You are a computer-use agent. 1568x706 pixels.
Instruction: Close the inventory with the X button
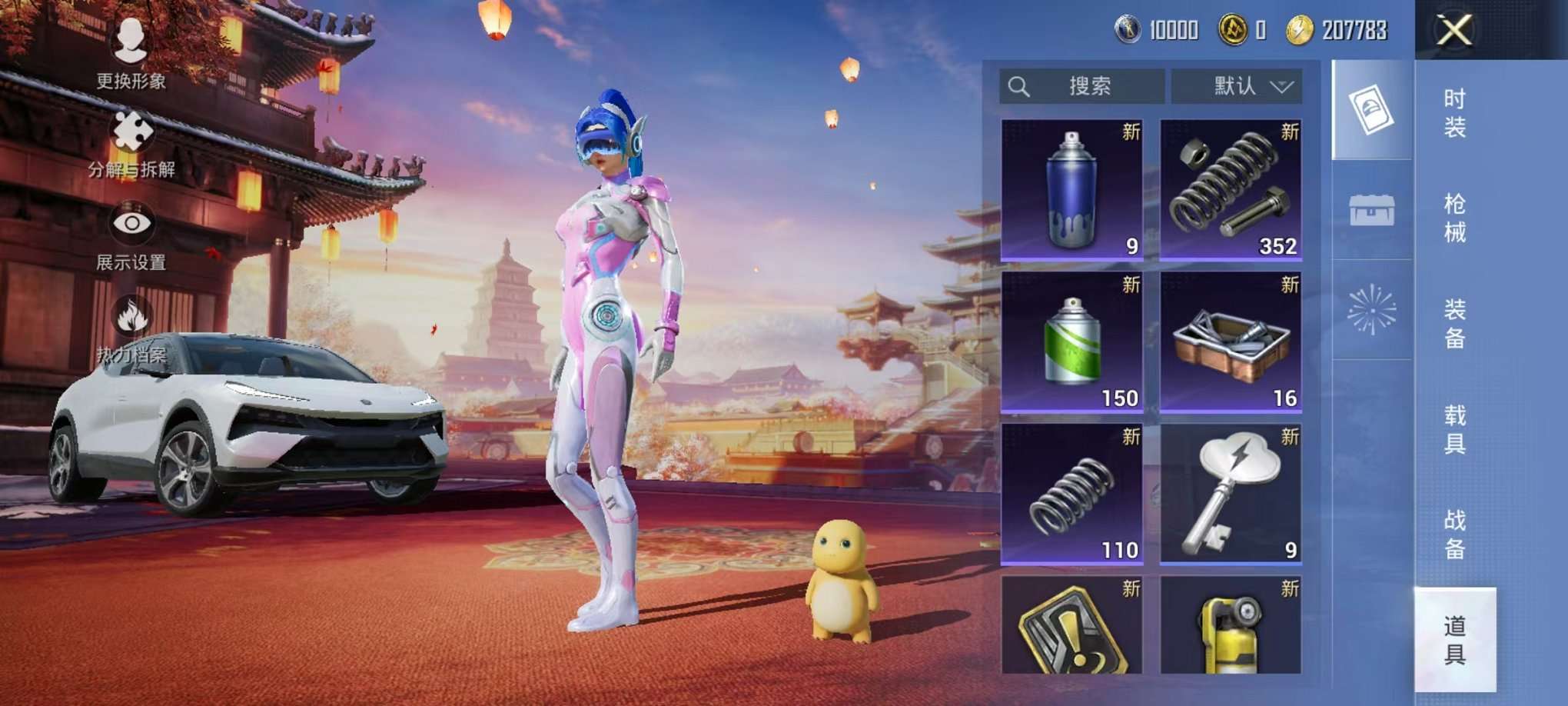(1454, 31)
